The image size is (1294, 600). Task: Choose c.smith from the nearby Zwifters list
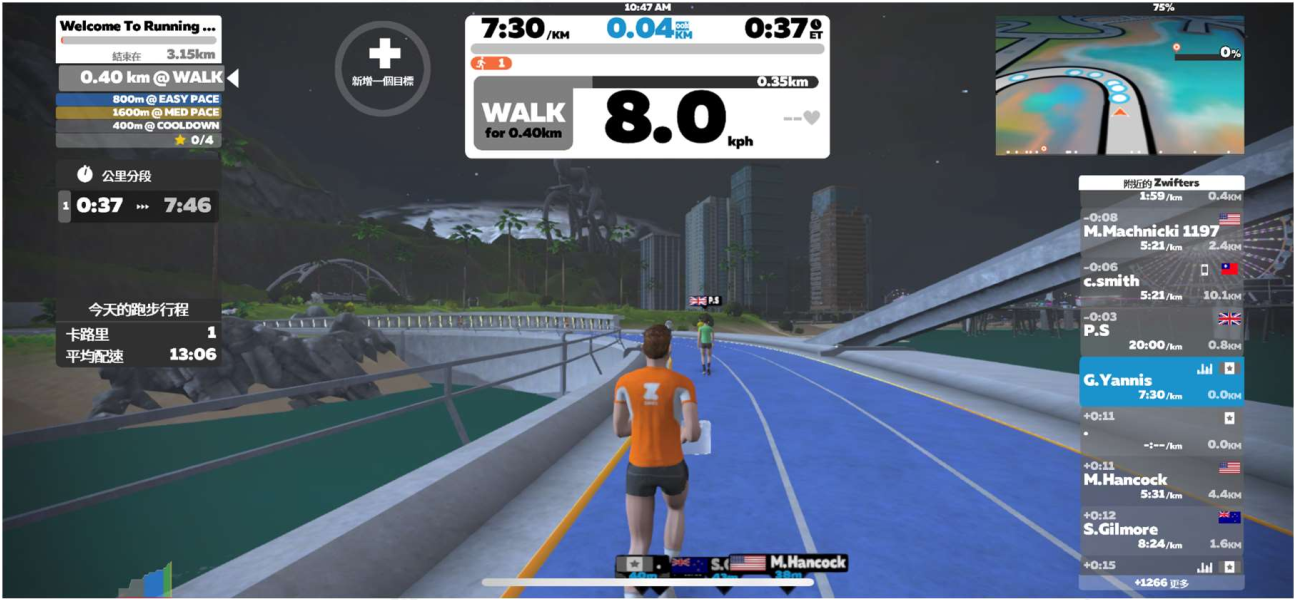pyautogui.click(x=1161, y=281)
